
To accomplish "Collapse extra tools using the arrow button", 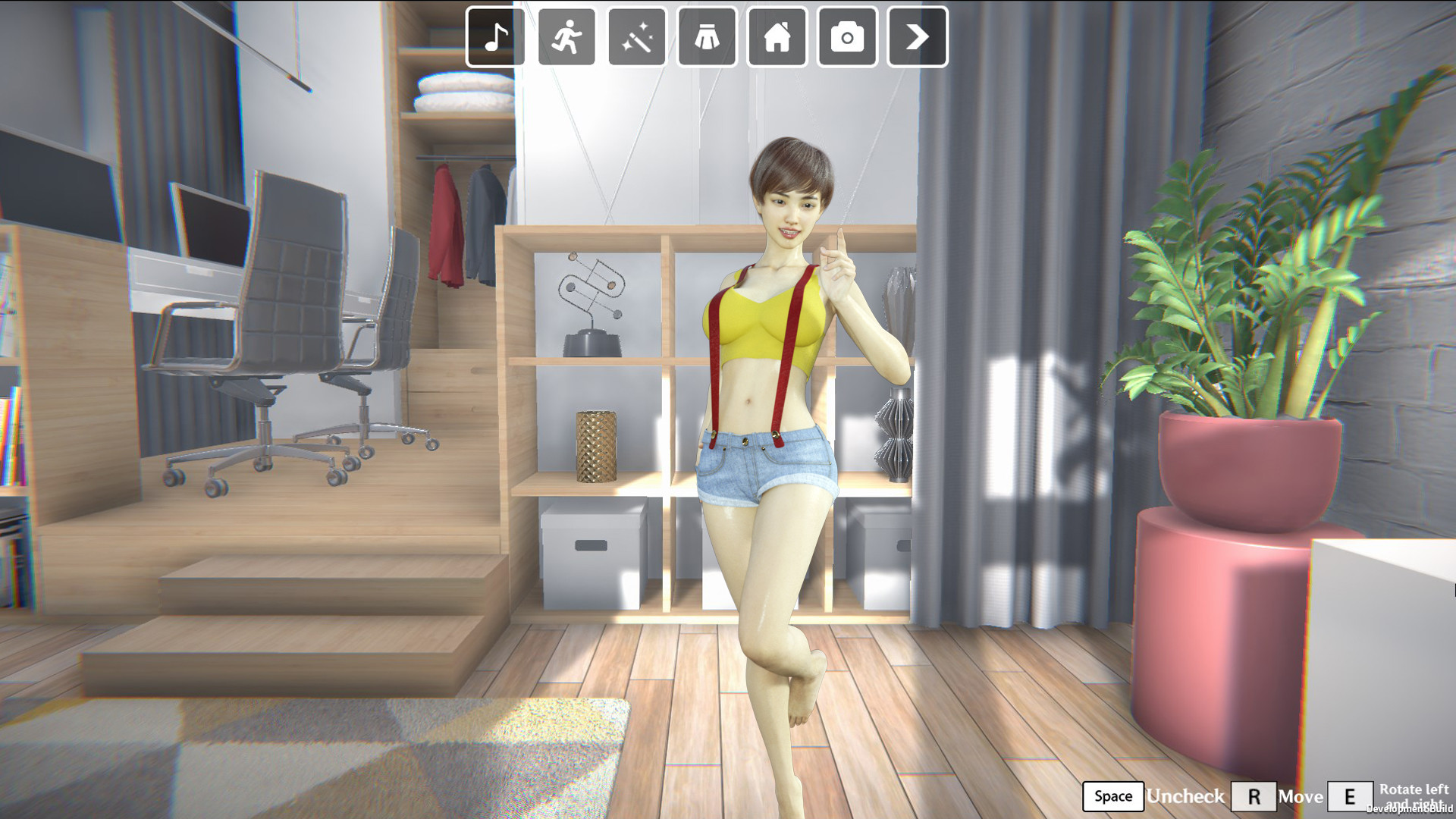I will coord(917,38).
